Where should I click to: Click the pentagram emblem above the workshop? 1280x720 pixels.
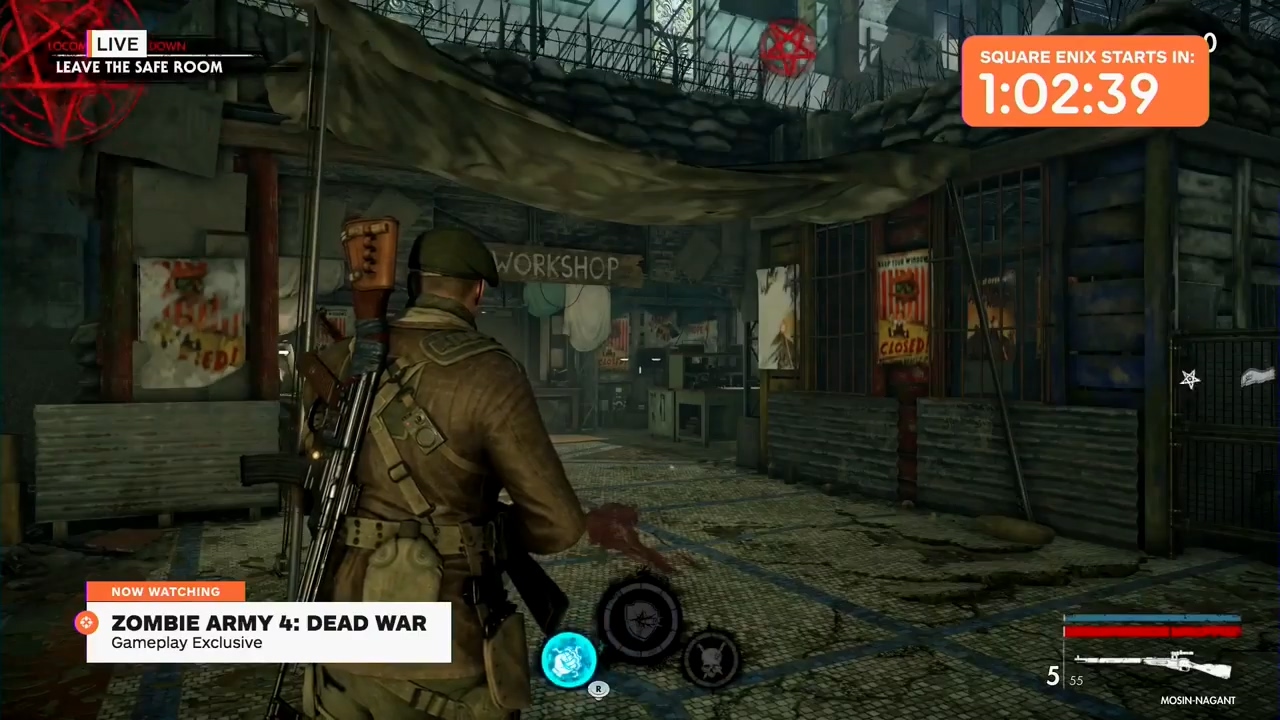789,45
